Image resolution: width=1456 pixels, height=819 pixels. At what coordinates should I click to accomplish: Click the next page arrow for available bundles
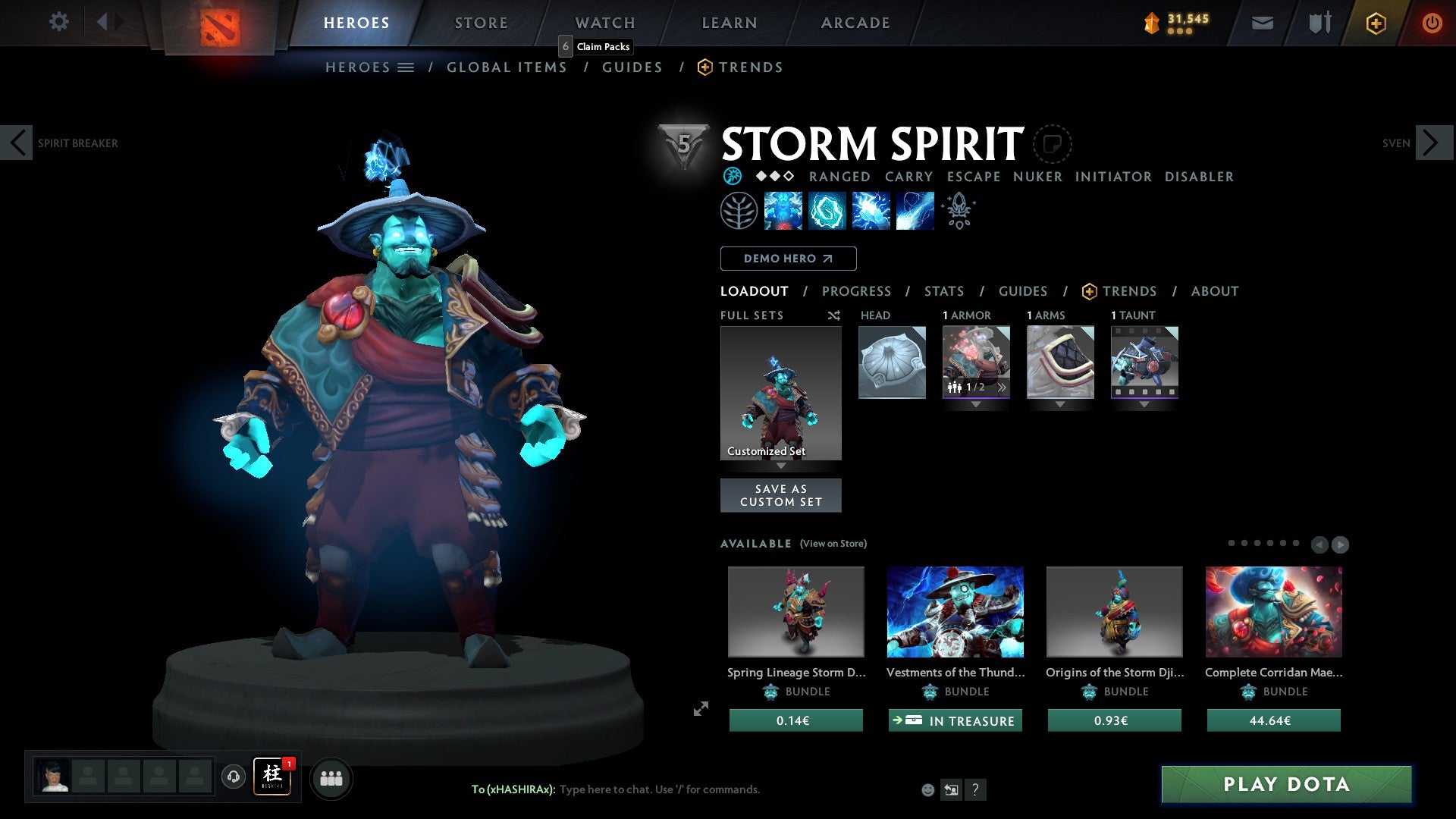click(x=1341, y=543)
